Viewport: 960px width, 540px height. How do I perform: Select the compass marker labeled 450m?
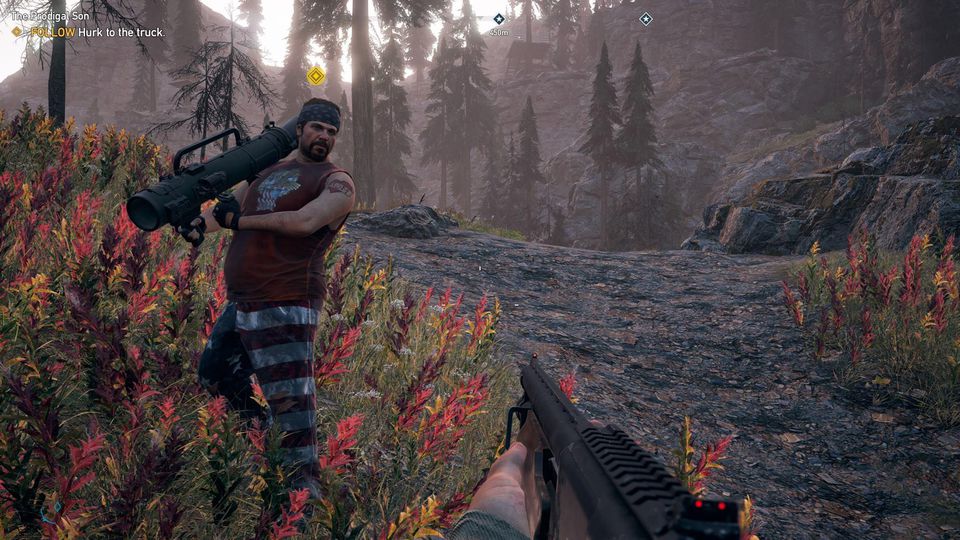tap(499, 19)
